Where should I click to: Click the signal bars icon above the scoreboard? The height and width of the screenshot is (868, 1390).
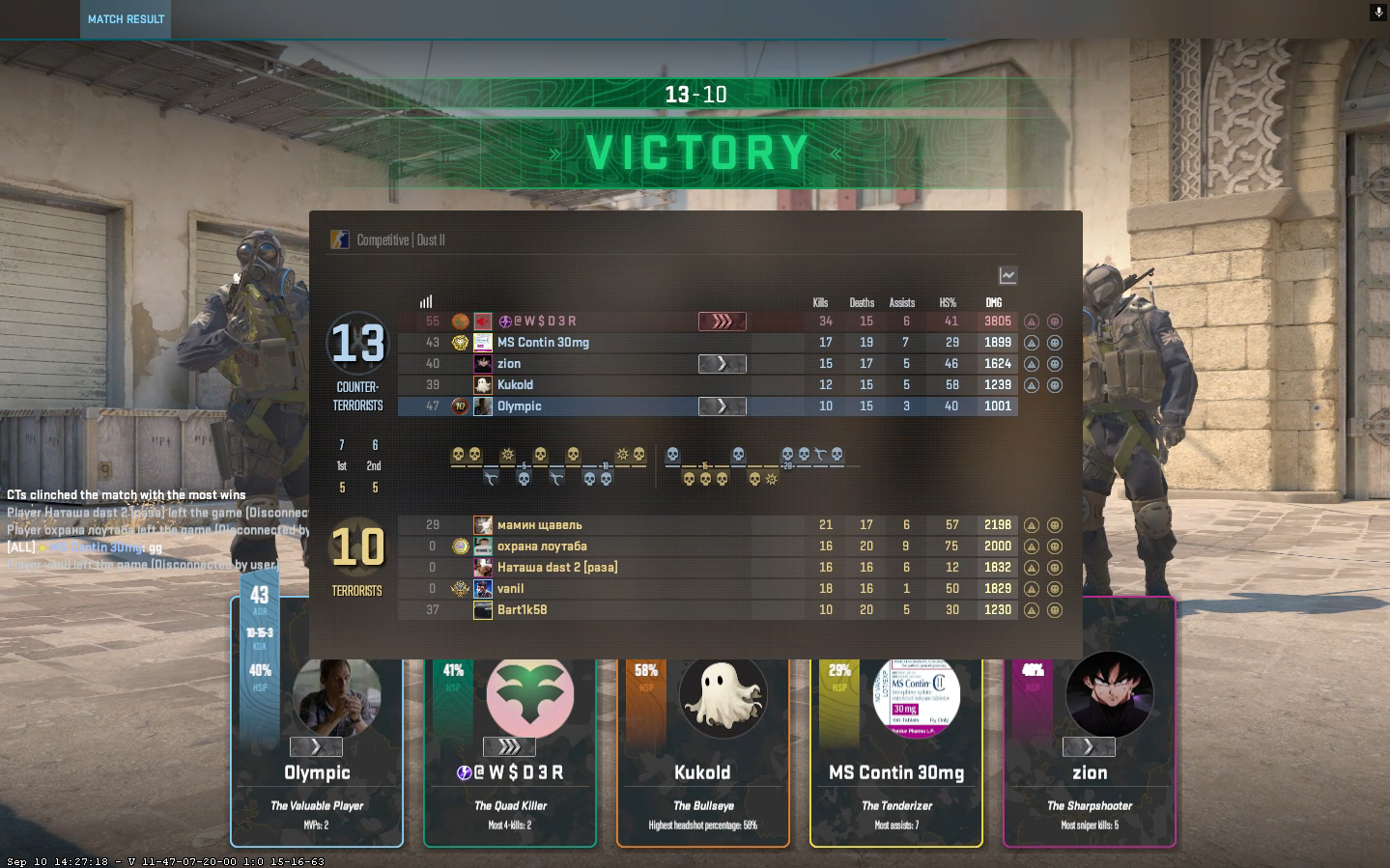[426, 300]
